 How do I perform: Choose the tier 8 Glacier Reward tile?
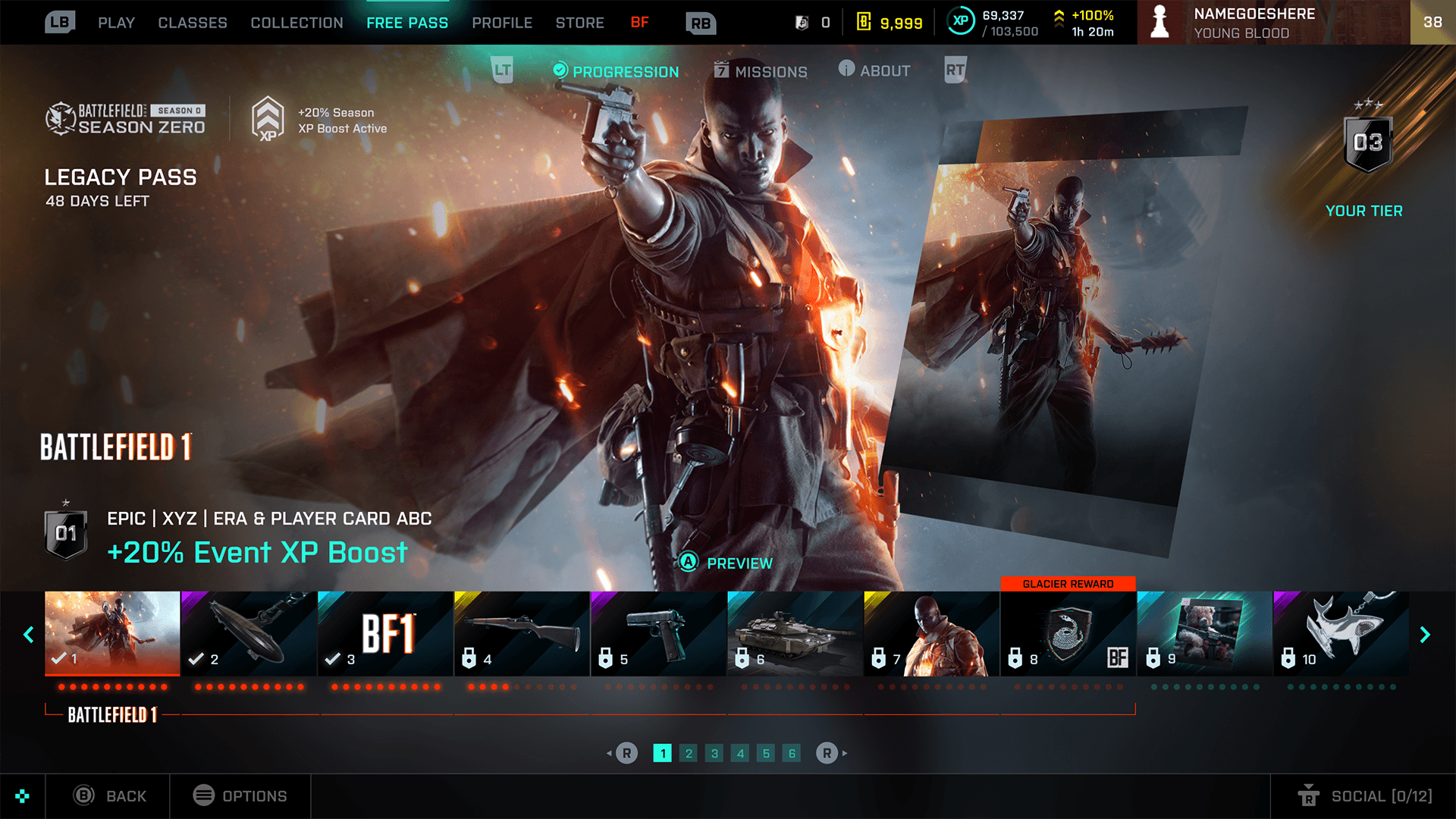pyautogui.click(x=1068, y=633)
